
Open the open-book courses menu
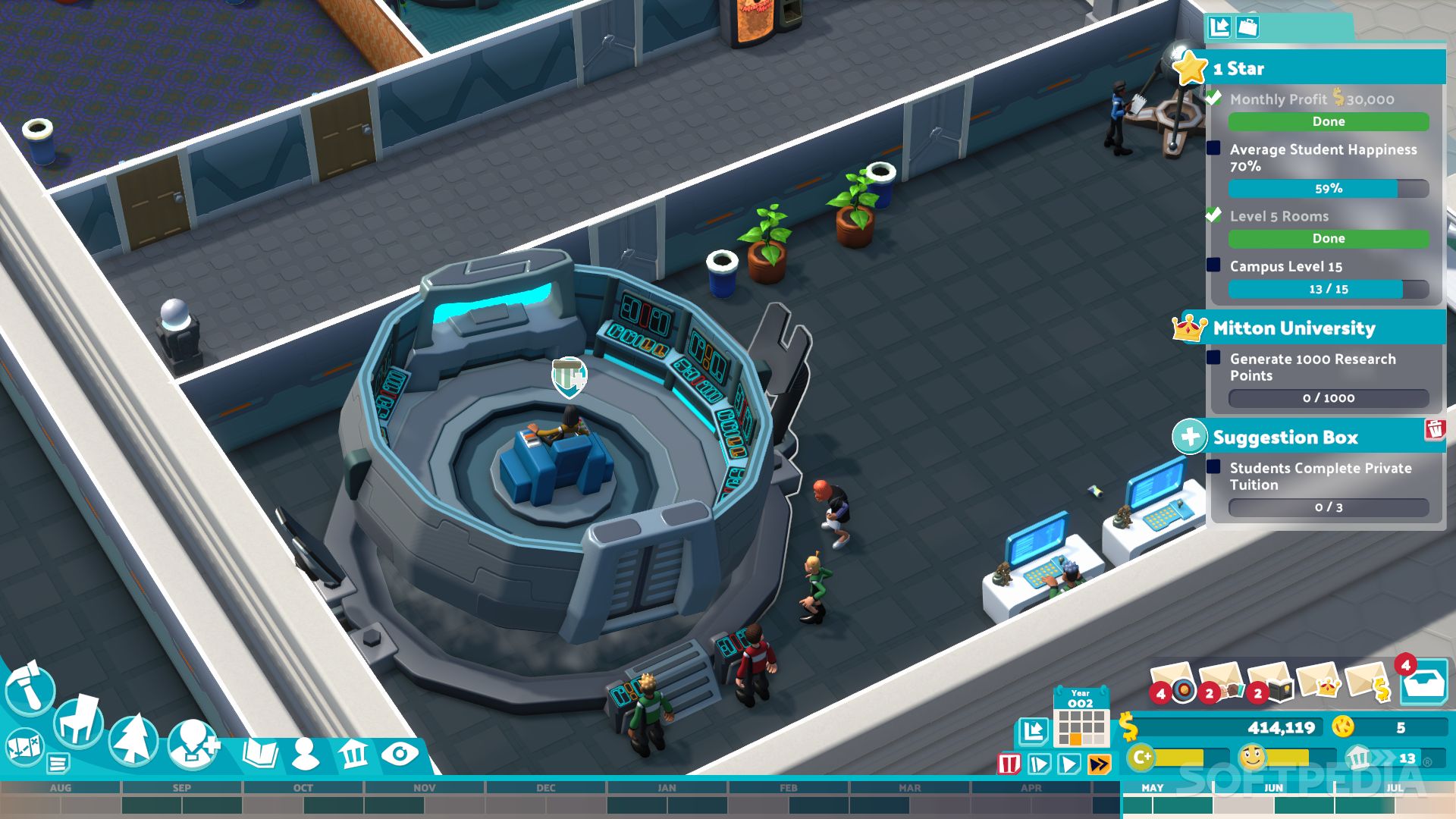[260, 754]
